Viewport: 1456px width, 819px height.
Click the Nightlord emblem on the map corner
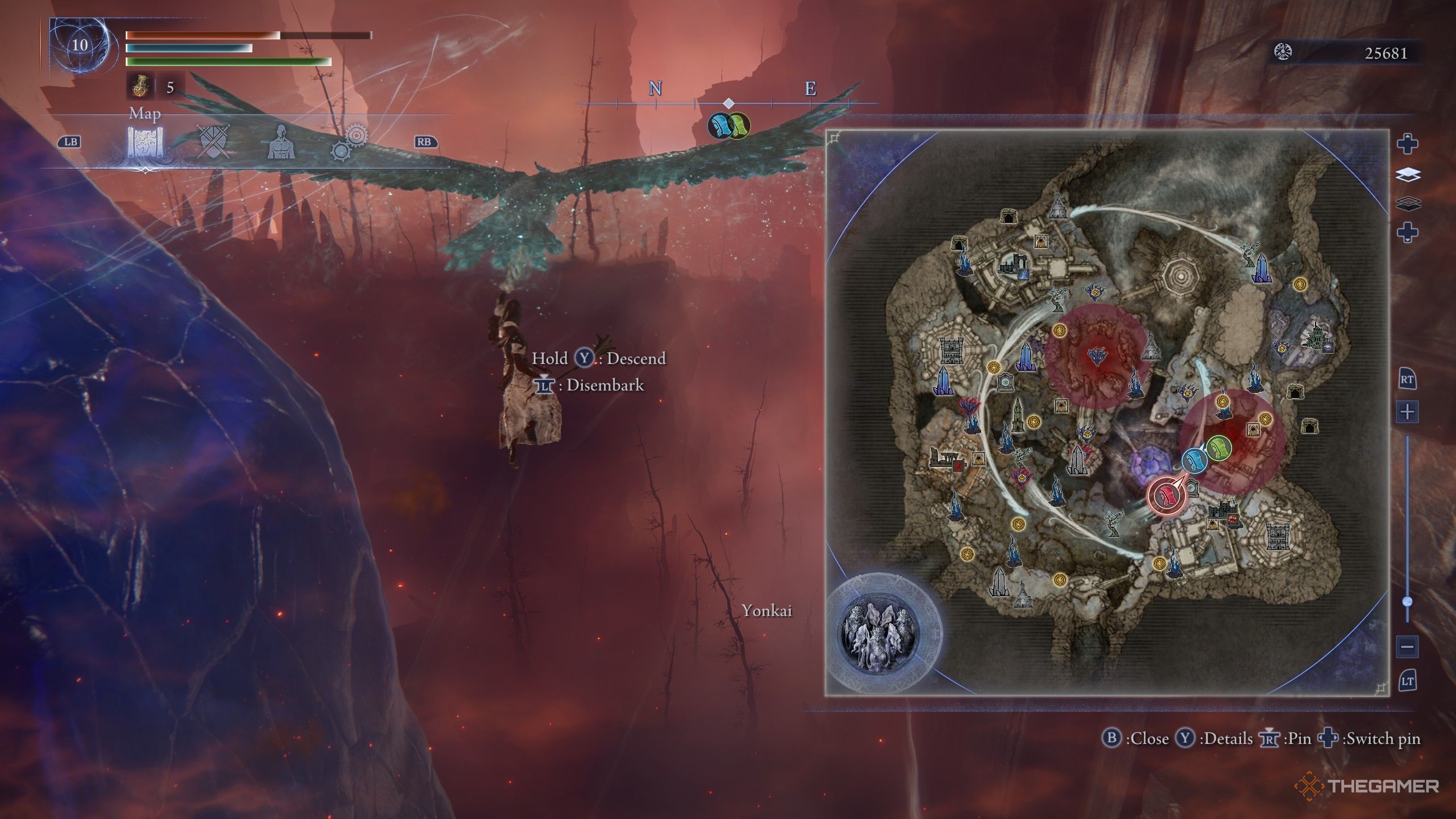click(879, 631)
